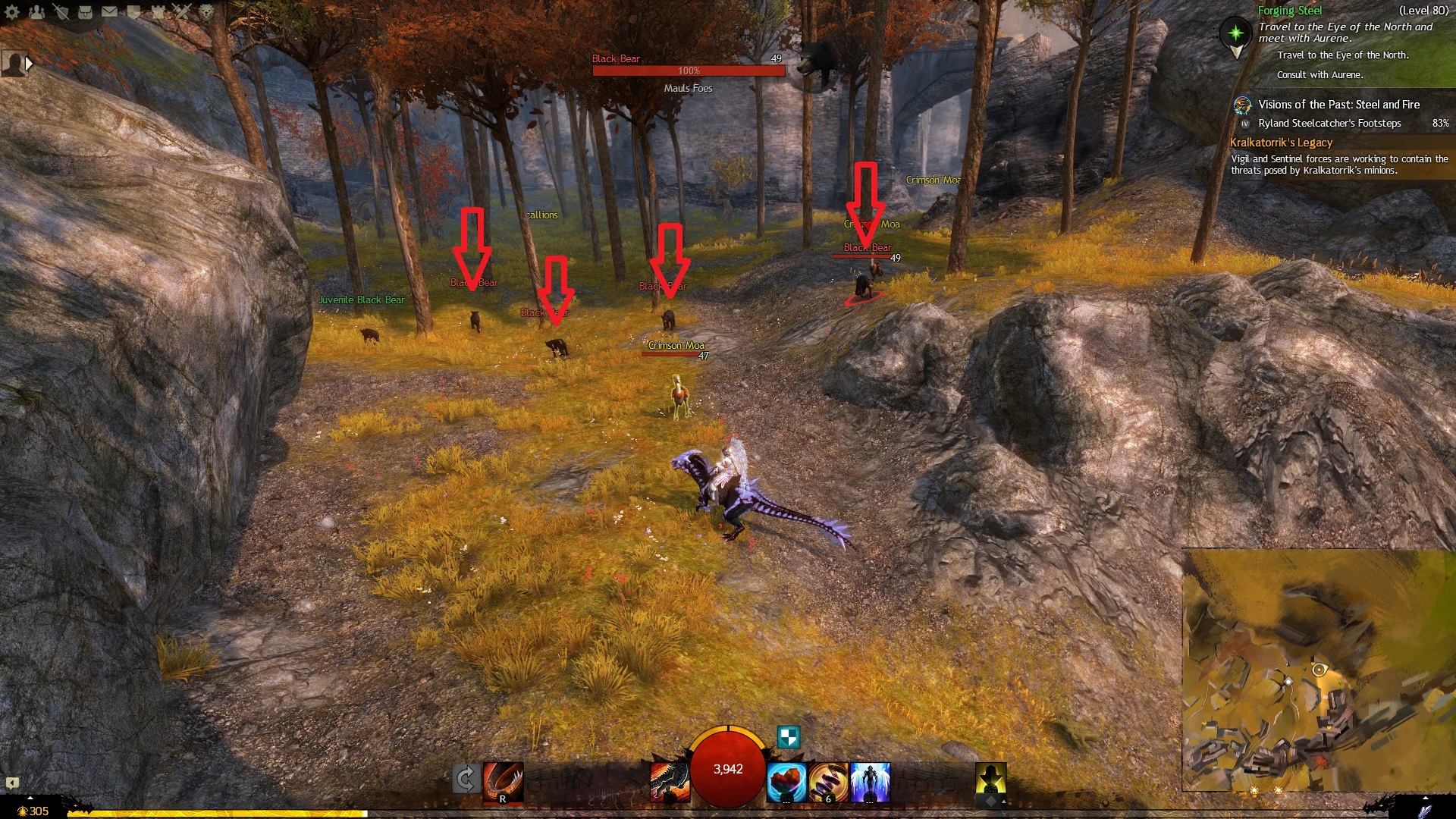The height and width of the screenshot is (819, 1456).
Task: Open the inventory bag icon
Action: [x=85, y=11]
